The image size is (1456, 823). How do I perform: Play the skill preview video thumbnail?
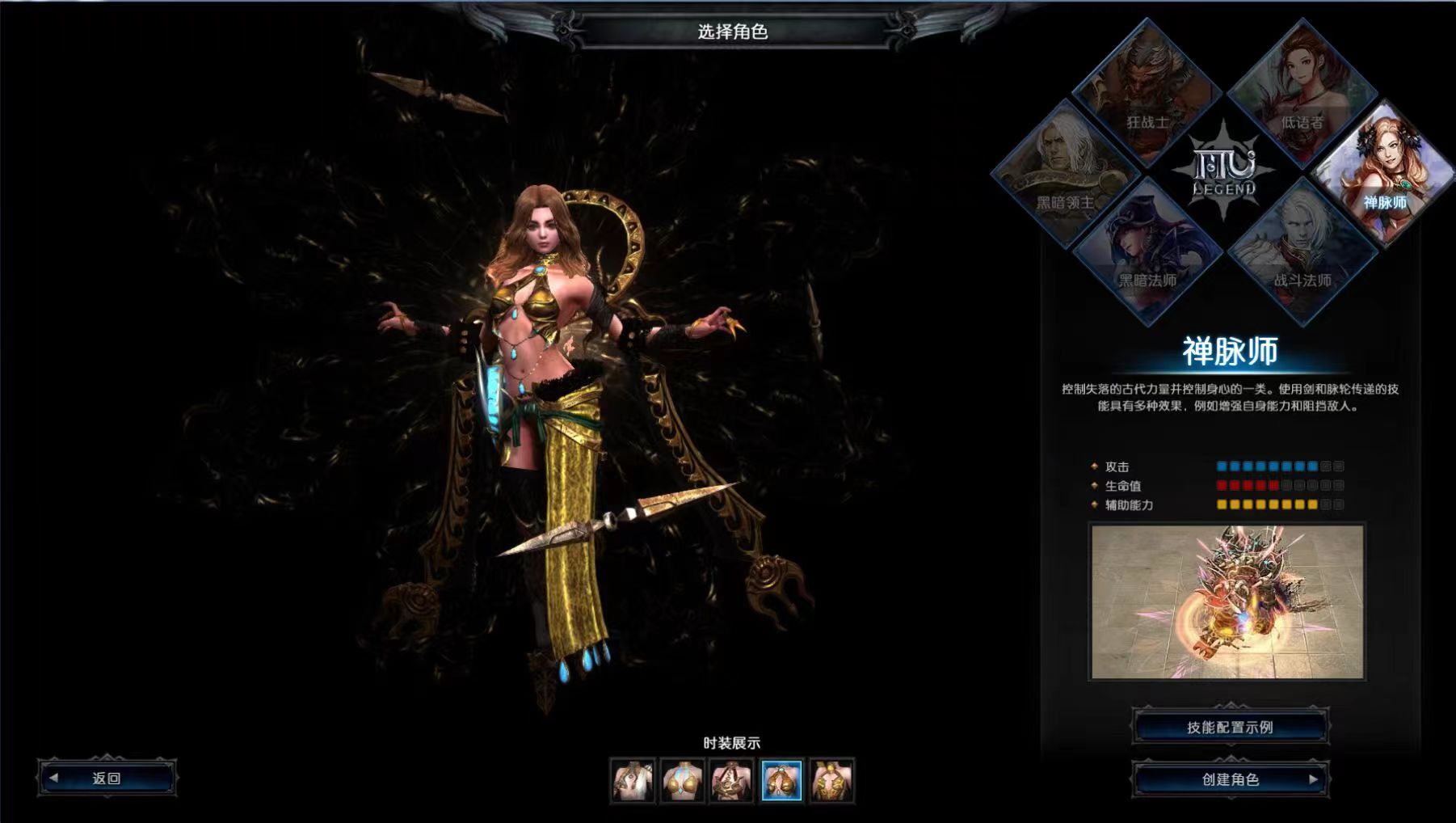[1227, 601]
